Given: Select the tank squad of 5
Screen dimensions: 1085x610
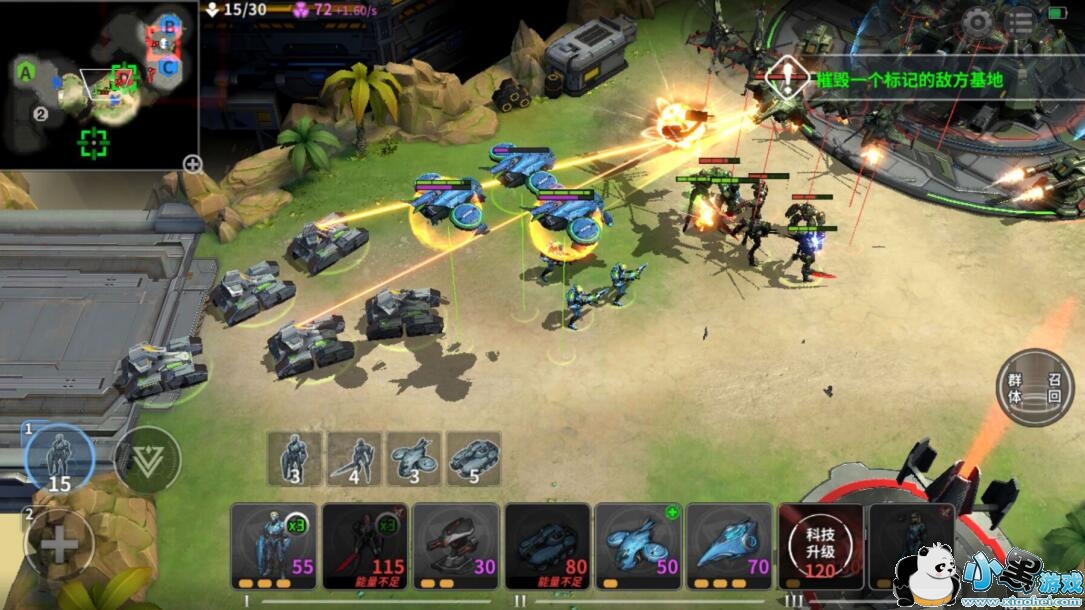Looking at the screenshot, I should pos(473,459).
